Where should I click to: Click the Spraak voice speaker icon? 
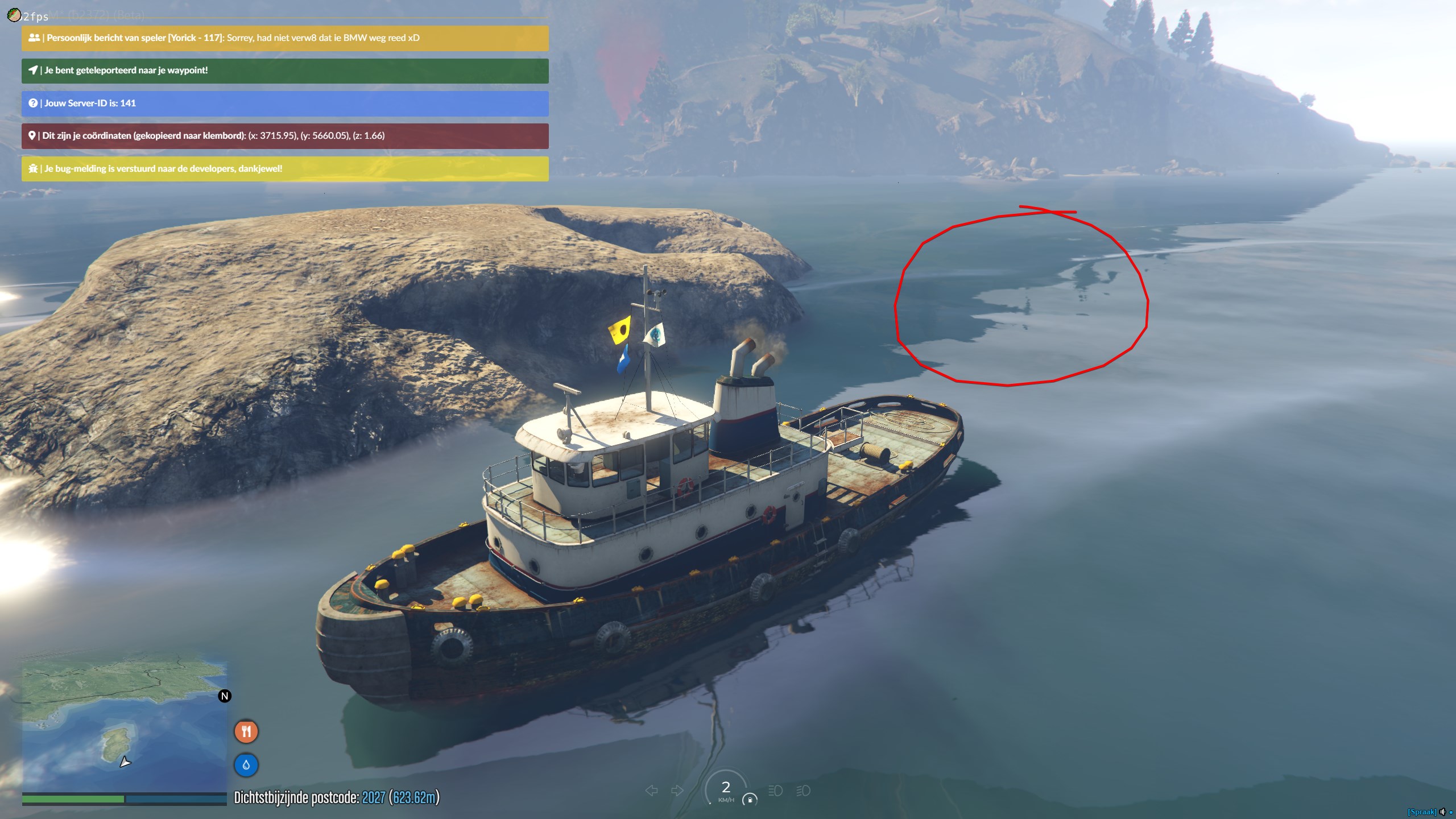[1442, 812]
